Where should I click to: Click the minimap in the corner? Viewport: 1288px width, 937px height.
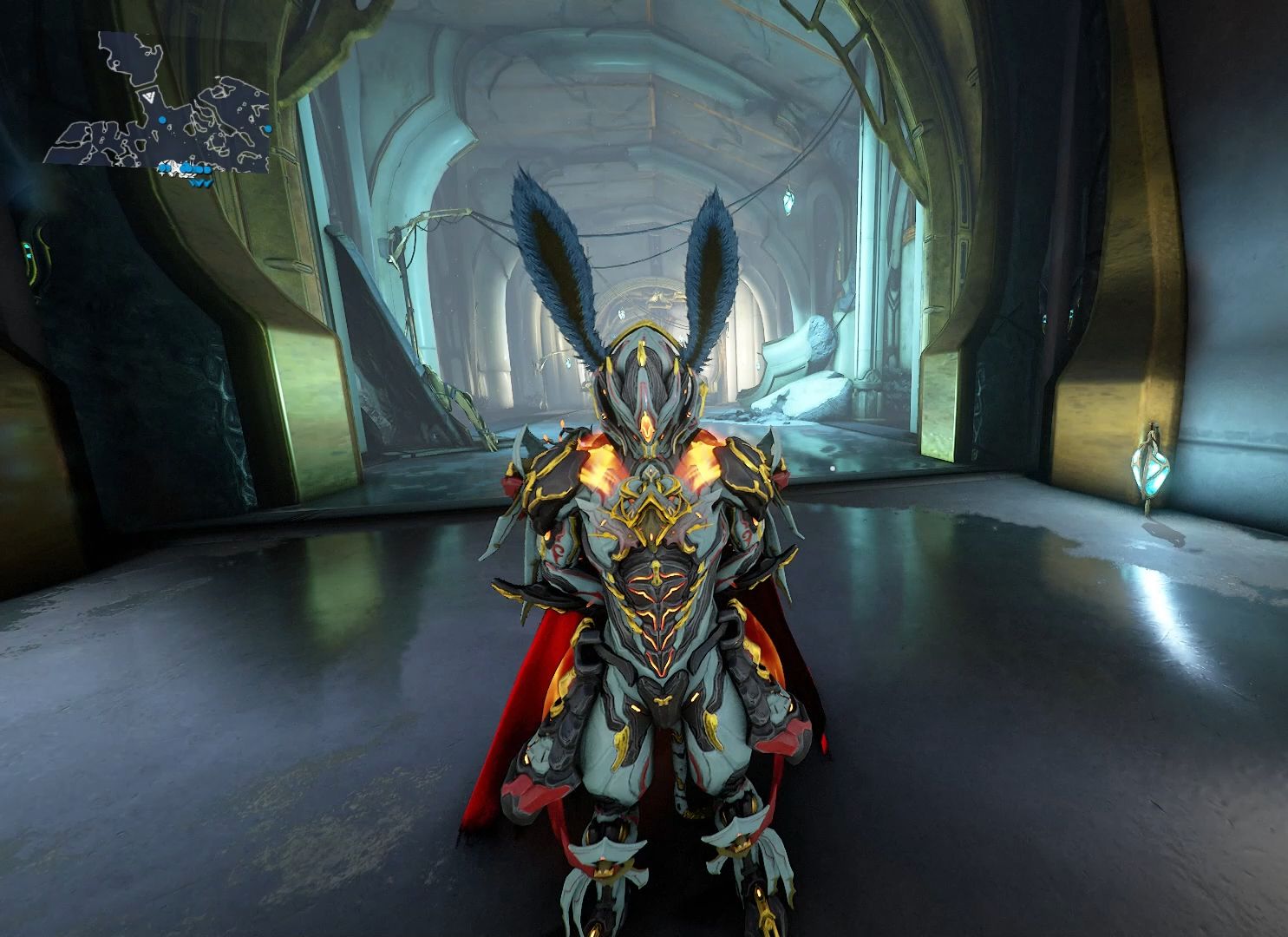pos(163,108)
